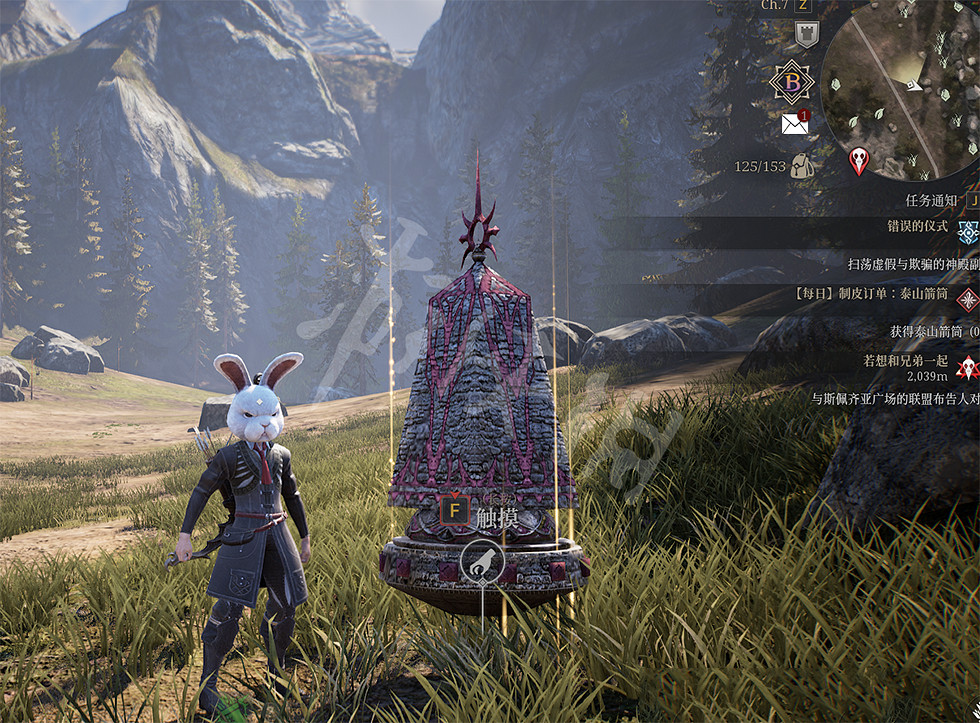Click the B emblem diamond icon
Screen dimensions: 980x723
pos(791,81)
